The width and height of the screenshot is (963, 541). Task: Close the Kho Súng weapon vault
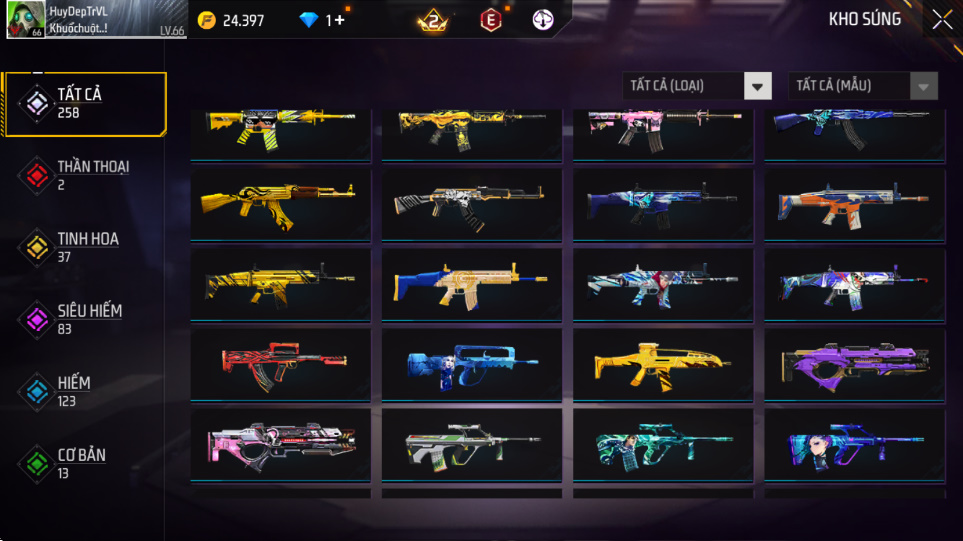click(942, 19)
